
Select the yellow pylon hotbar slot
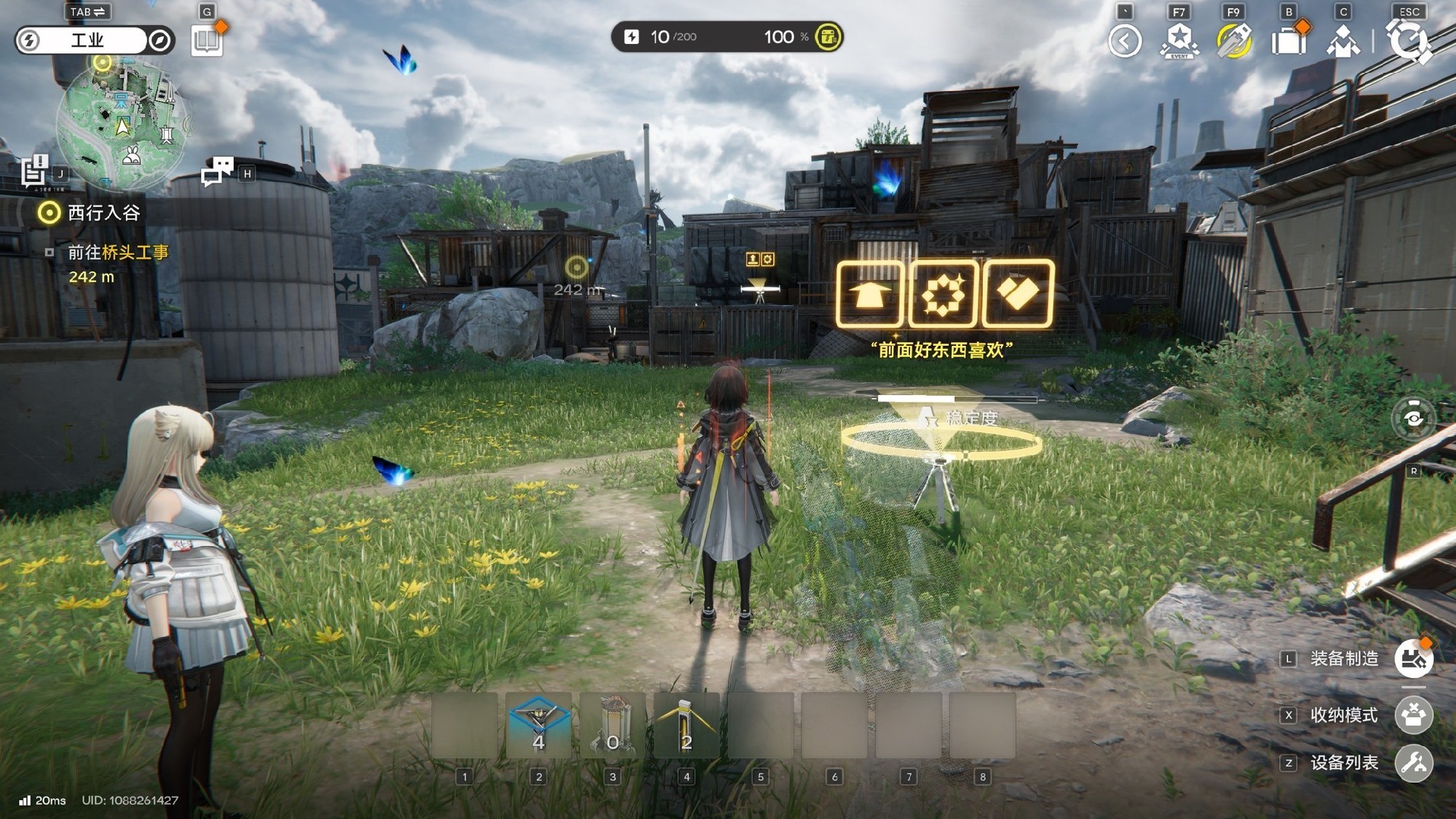(x=686, y=726)
